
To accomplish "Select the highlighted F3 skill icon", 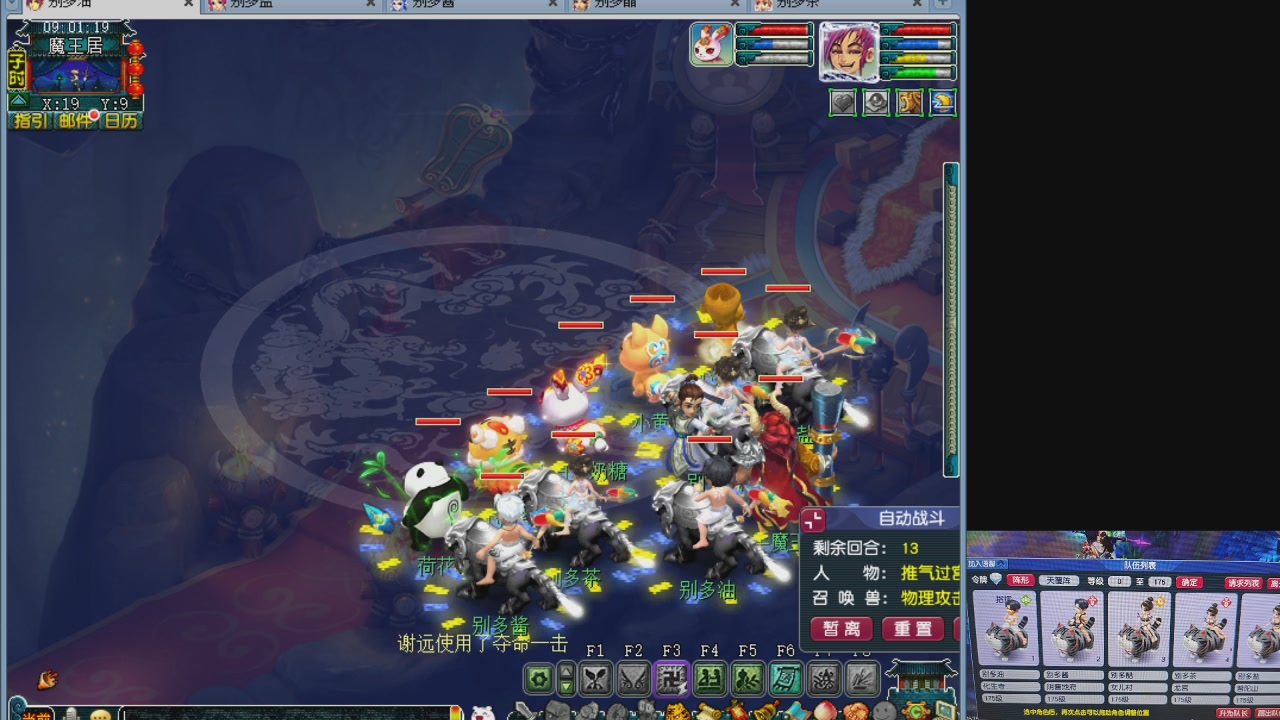I will (x=671, y=680).
